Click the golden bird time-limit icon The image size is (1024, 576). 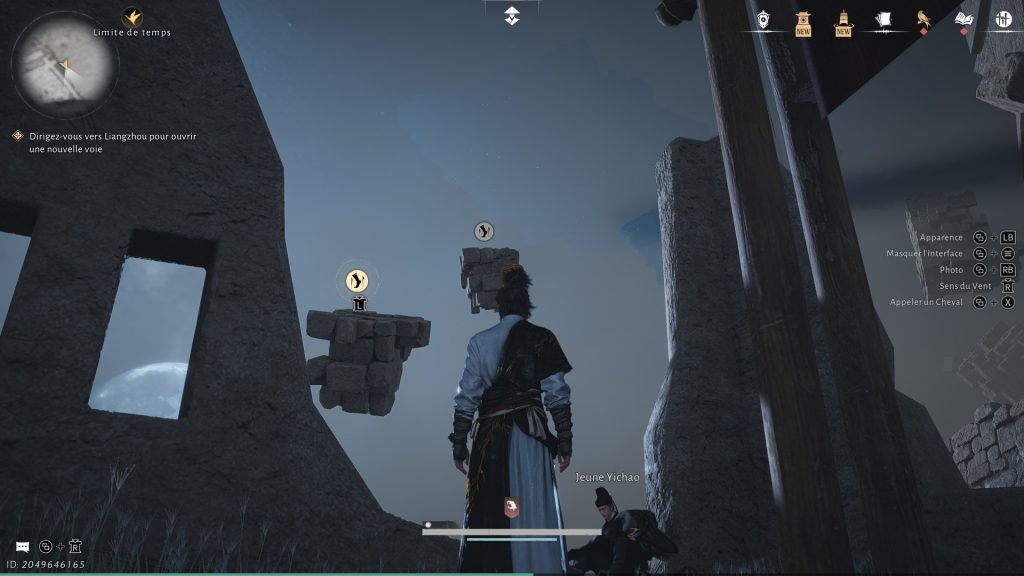coord(132,17)
